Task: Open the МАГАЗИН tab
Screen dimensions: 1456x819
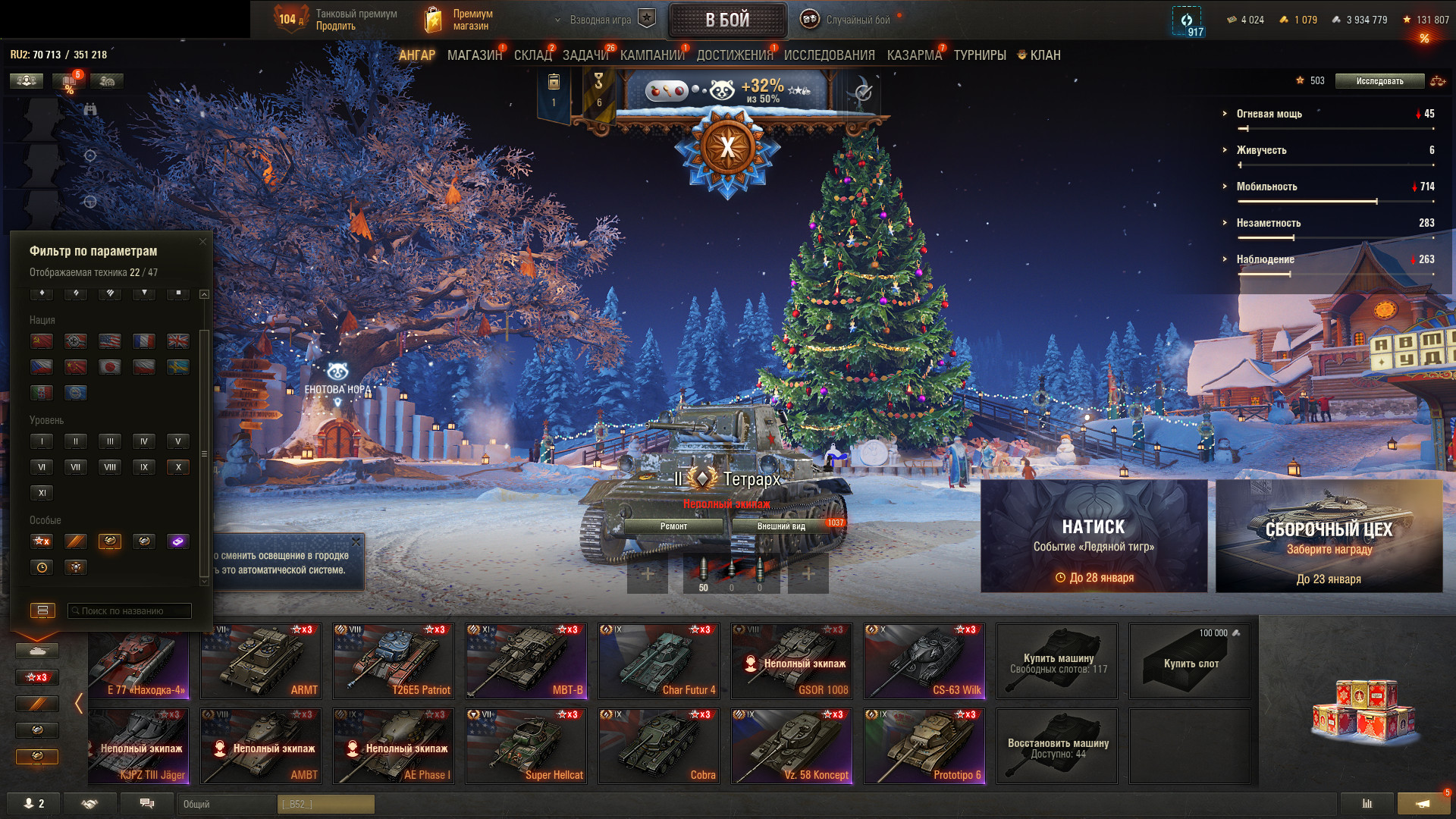Action: coord(474,55)
